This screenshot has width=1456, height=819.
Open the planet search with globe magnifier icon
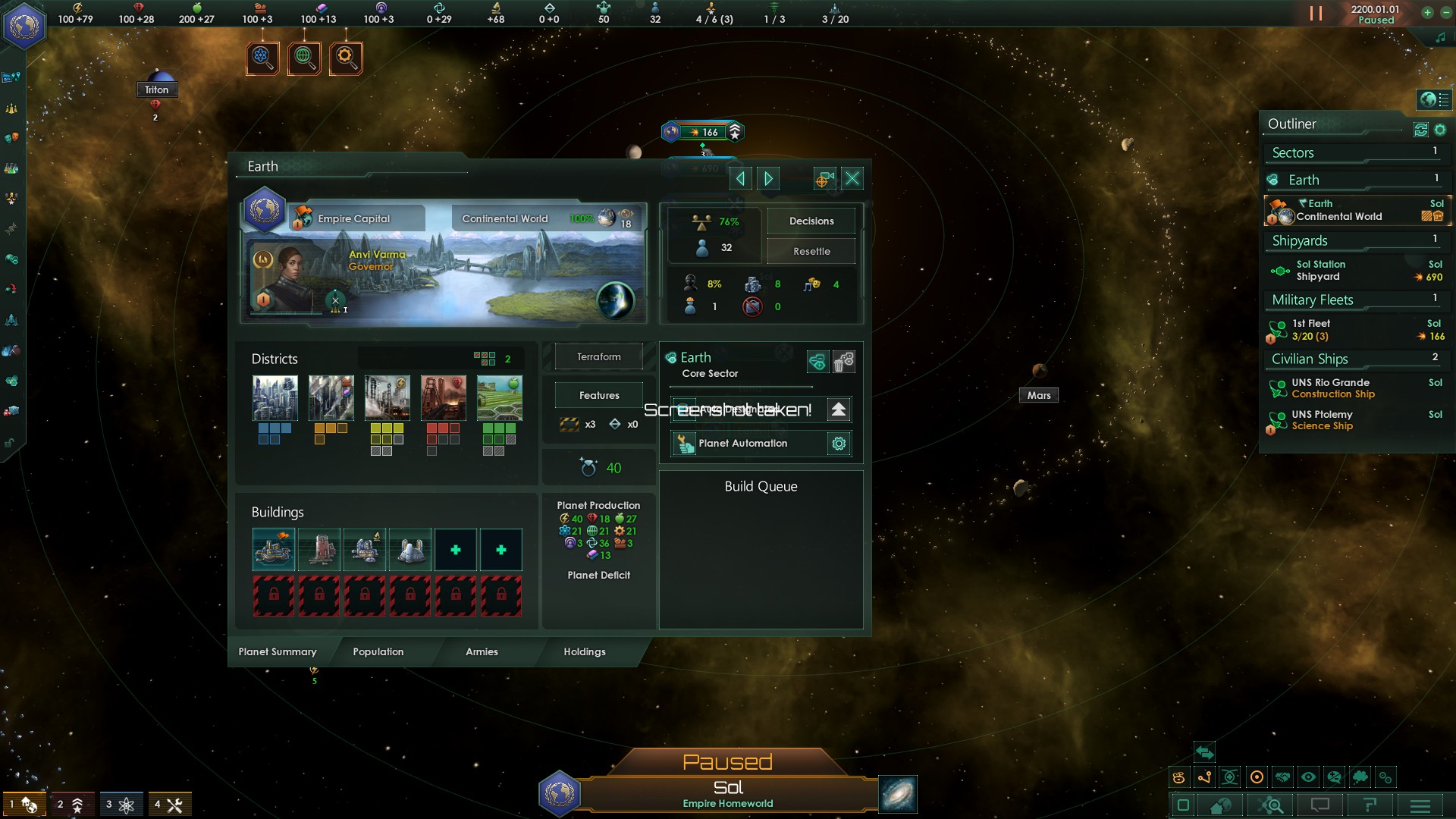pyautogui.click(x=305, y=57)
